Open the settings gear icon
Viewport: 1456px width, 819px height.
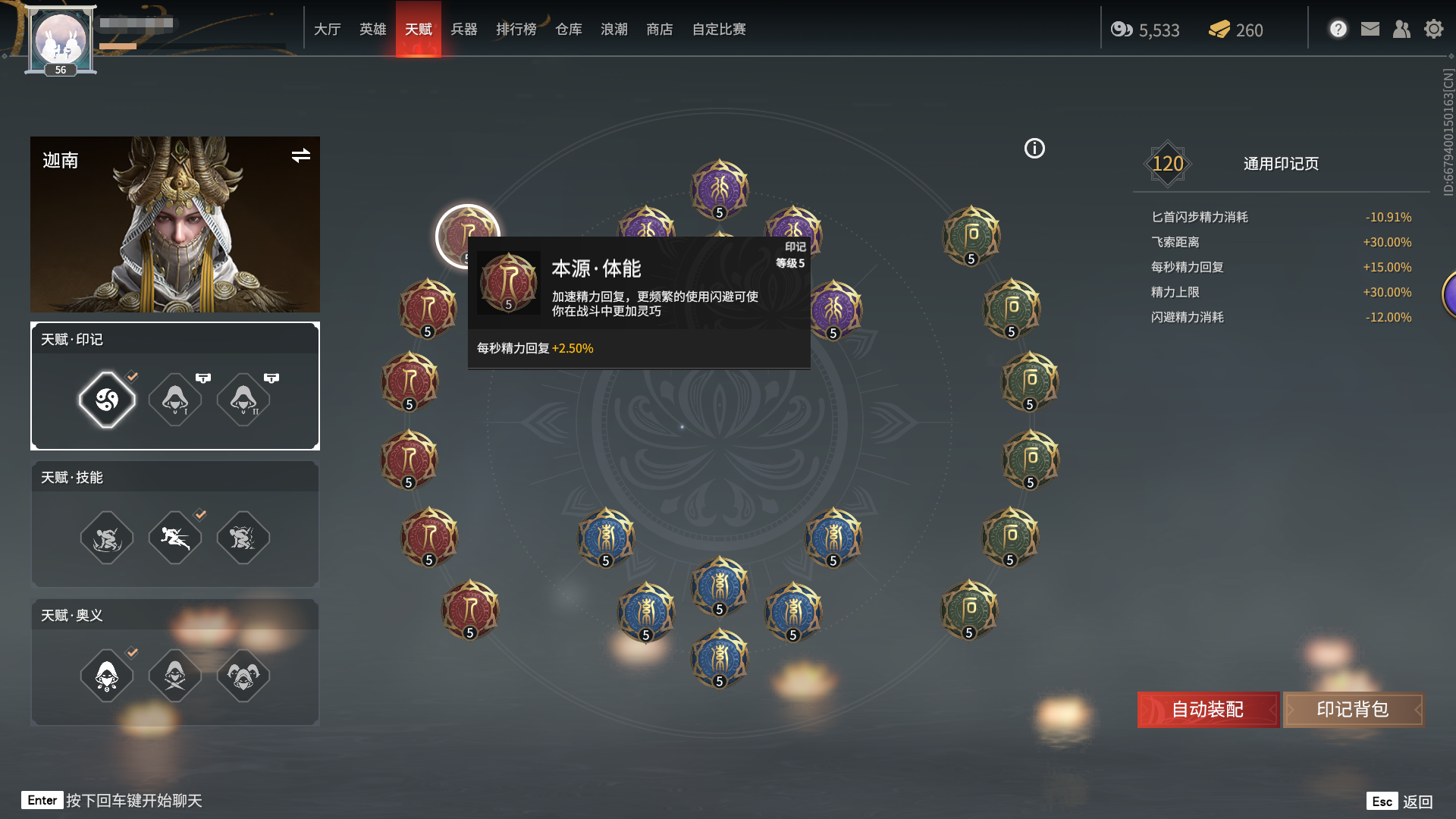click(x=1433, y=29)
